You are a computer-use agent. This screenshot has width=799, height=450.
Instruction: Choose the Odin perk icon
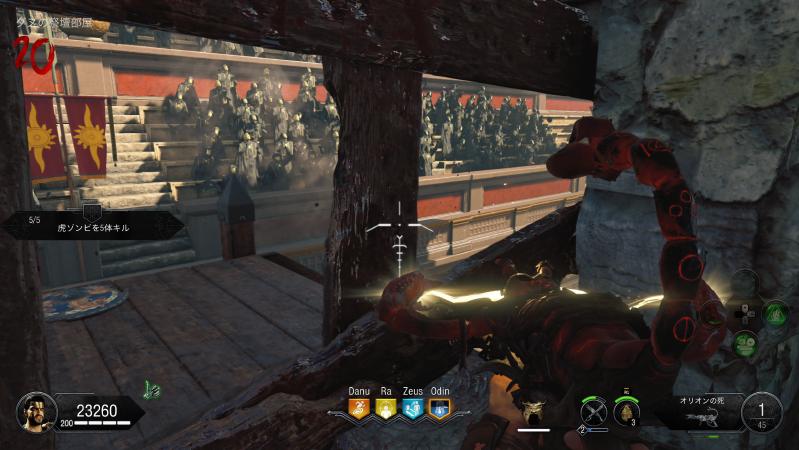tap(439, 408)
